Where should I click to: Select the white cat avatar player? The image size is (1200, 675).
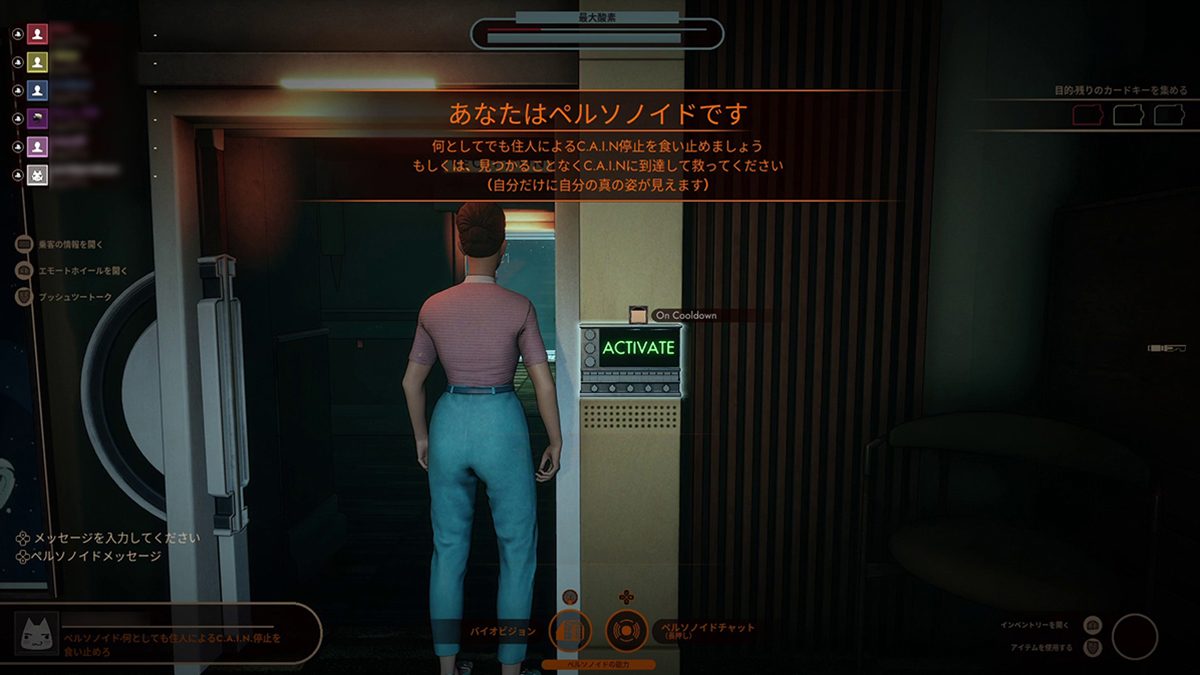(38, 176)
